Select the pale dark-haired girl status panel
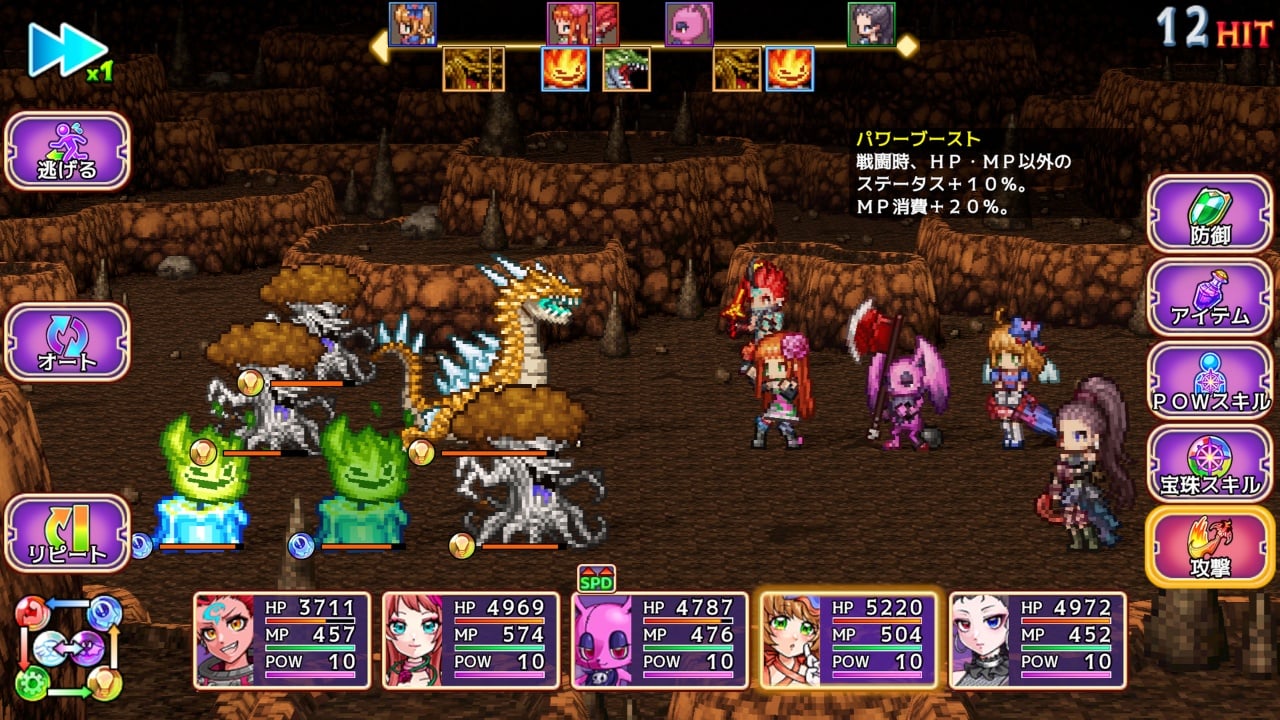Image resolution: width=1280 pixels, height=720 pixels. point(1037,640)
